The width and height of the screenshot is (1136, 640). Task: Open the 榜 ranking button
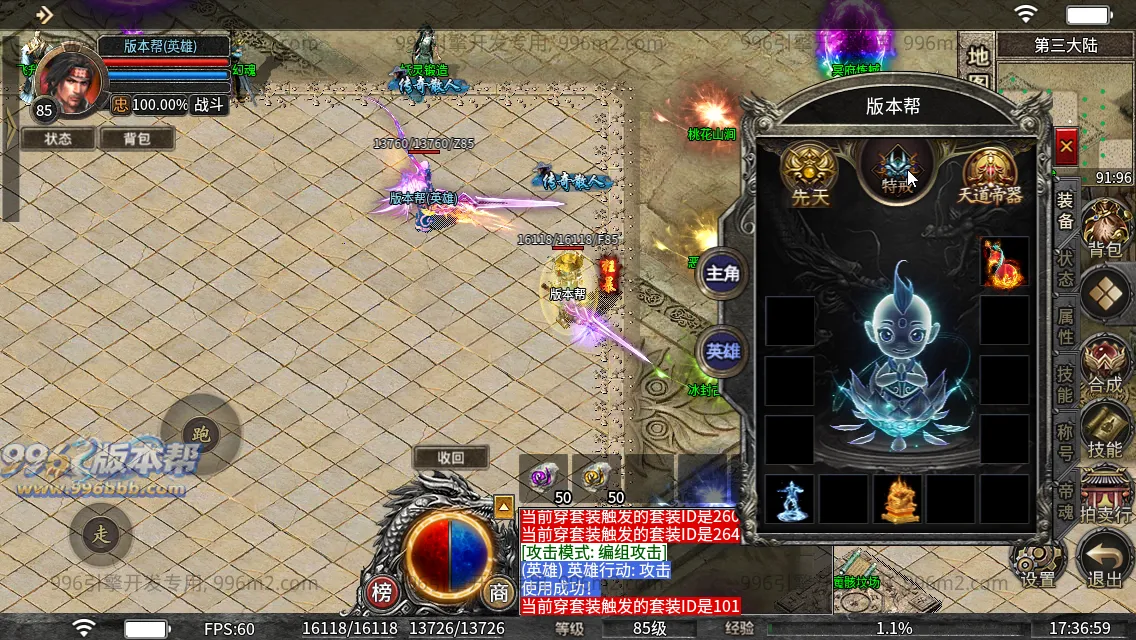click(382, 592)
